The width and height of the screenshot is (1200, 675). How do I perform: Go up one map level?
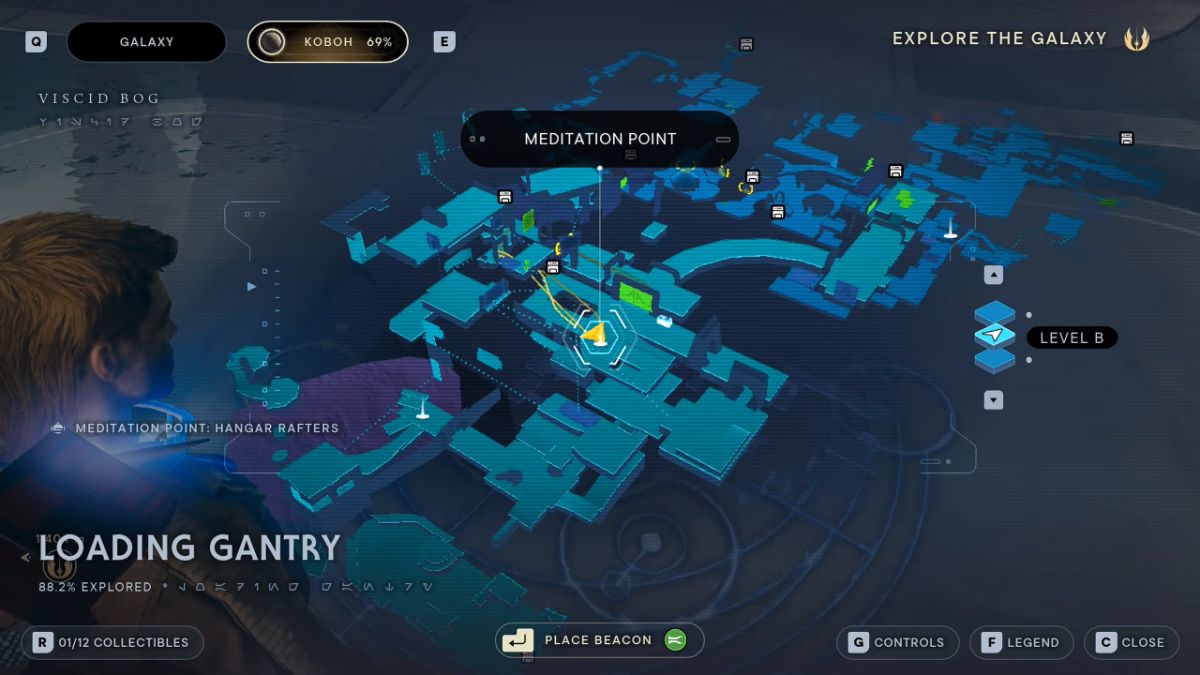(993, 275)
